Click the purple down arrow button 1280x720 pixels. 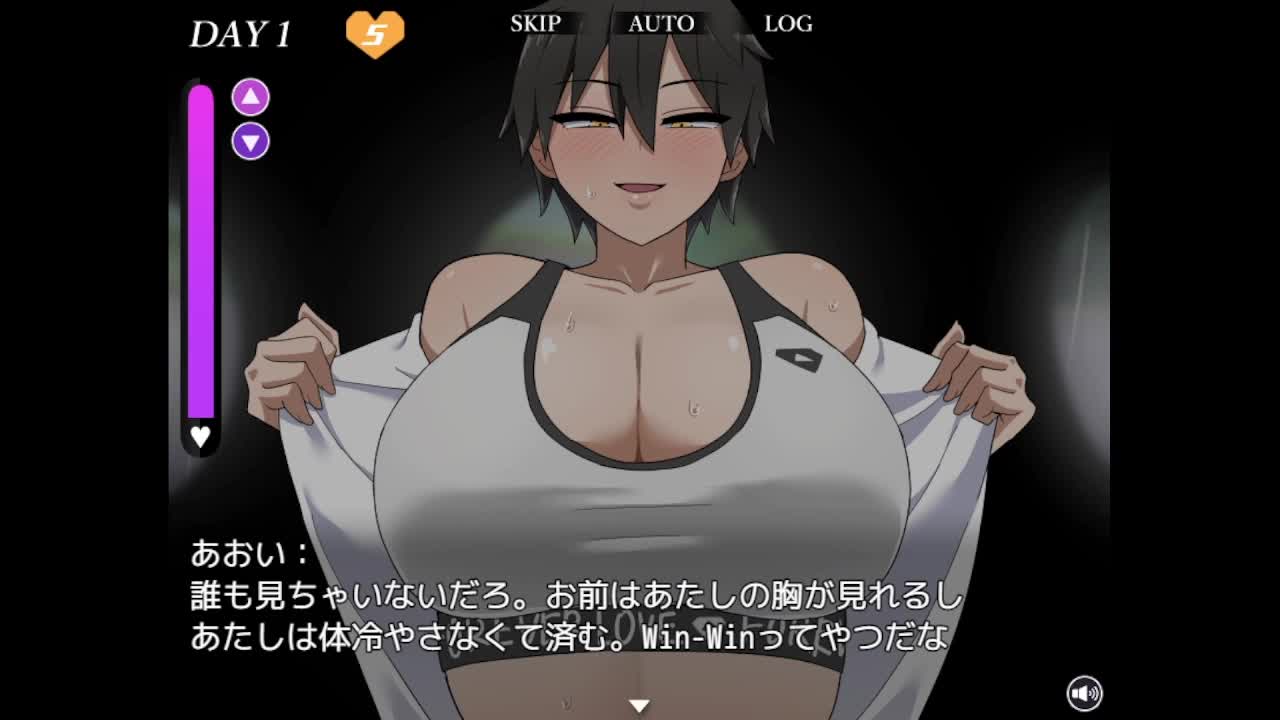point(251,141)
